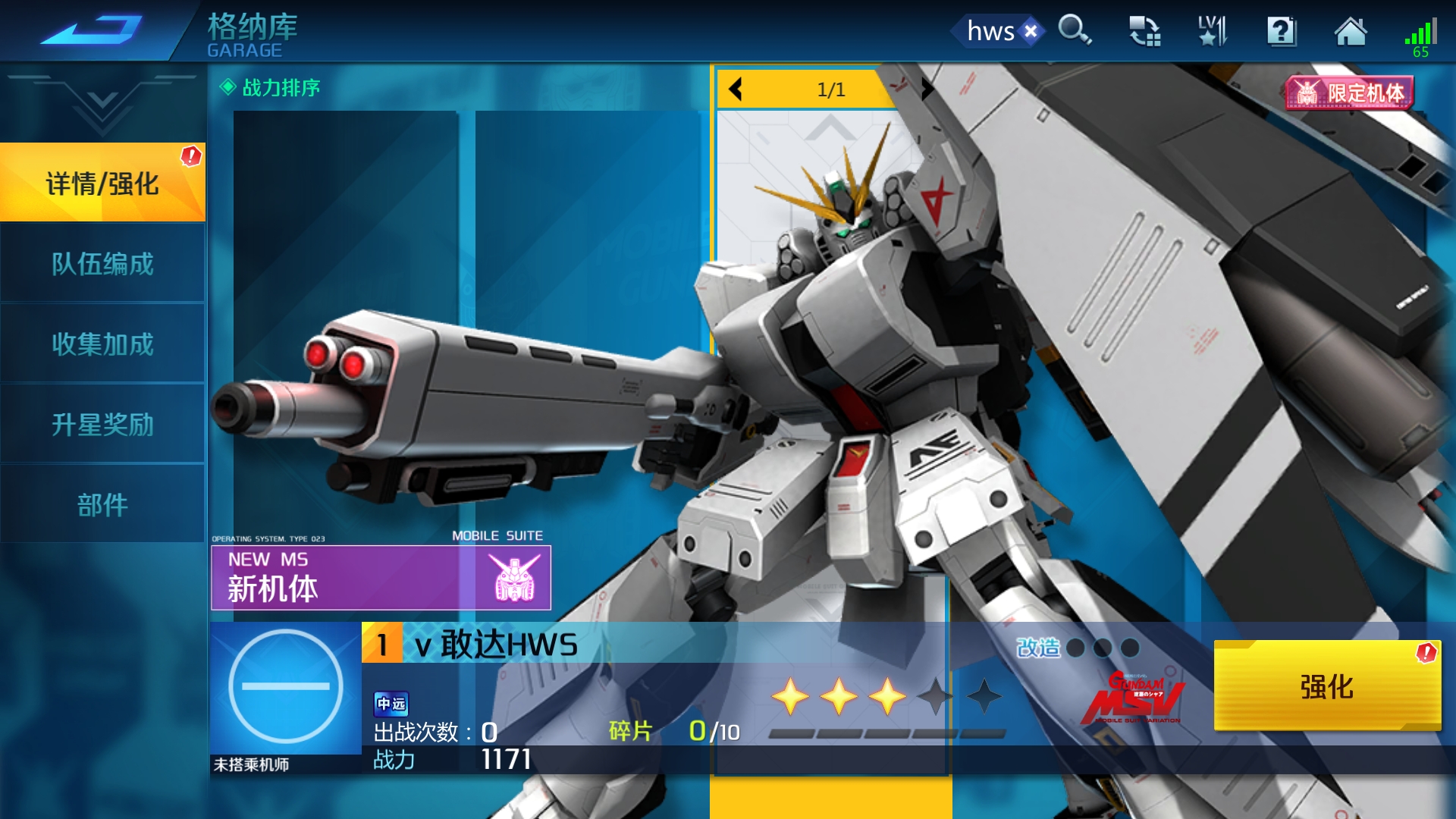Open the 收集加成 collection bonus tab
The image size is (1456, 819).
102,344
